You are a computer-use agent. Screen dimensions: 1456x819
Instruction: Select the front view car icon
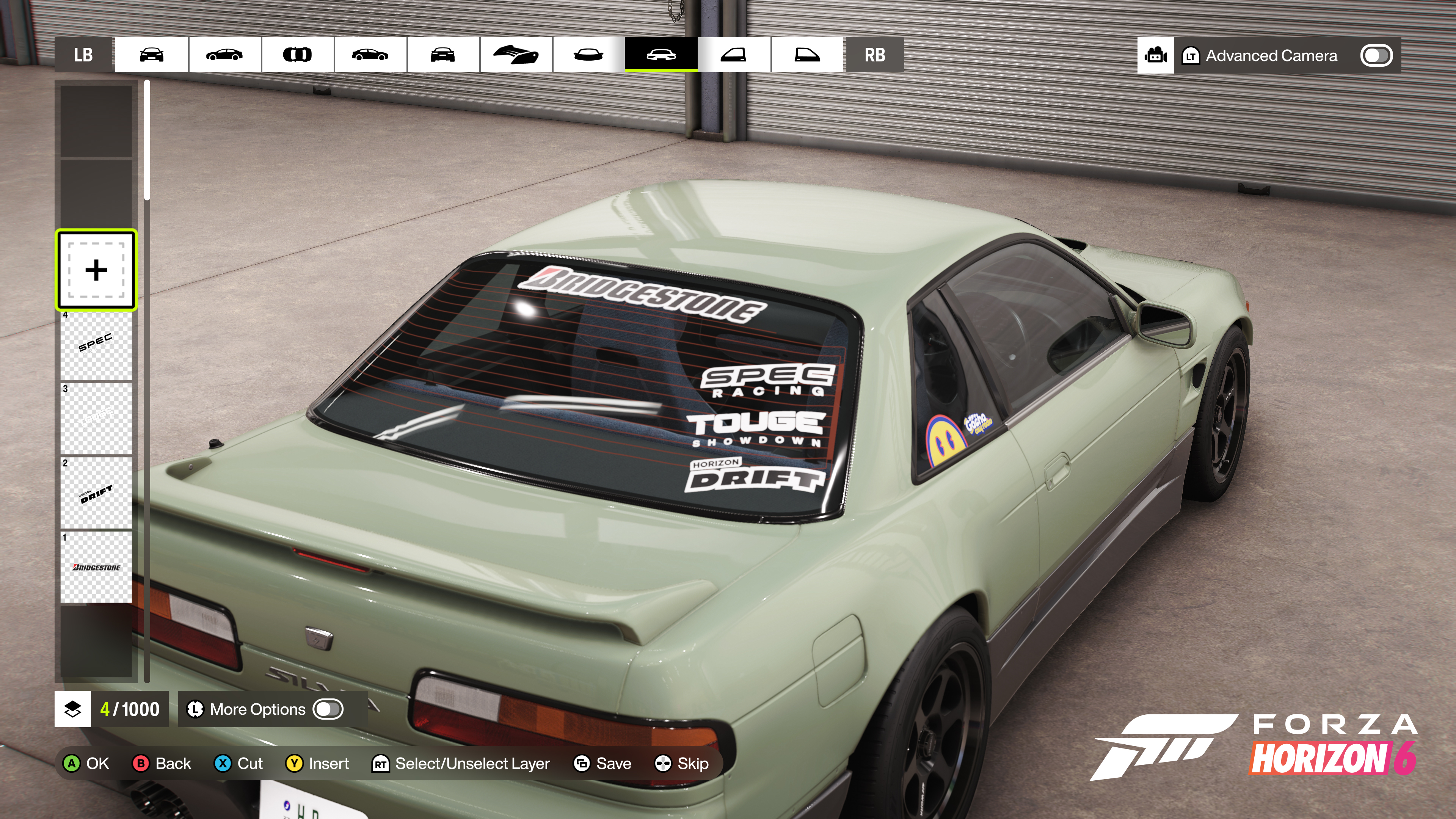click(152, 55)
